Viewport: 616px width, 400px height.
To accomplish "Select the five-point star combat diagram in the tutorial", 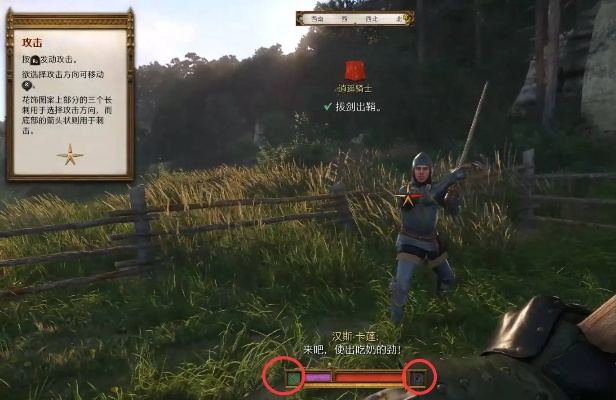I will (70, 154).
